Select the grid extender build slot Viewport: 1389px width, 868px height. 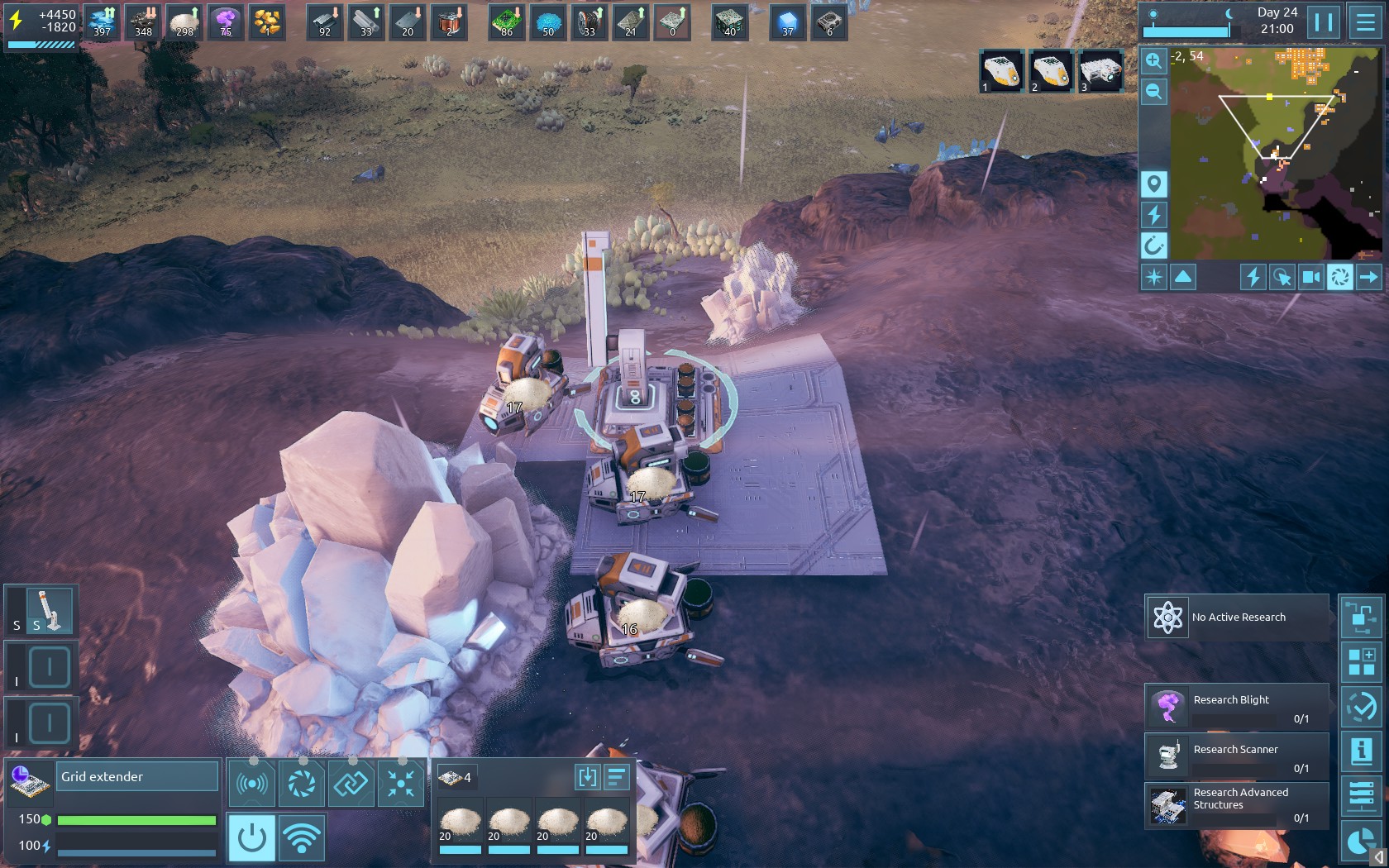(50, 612)
